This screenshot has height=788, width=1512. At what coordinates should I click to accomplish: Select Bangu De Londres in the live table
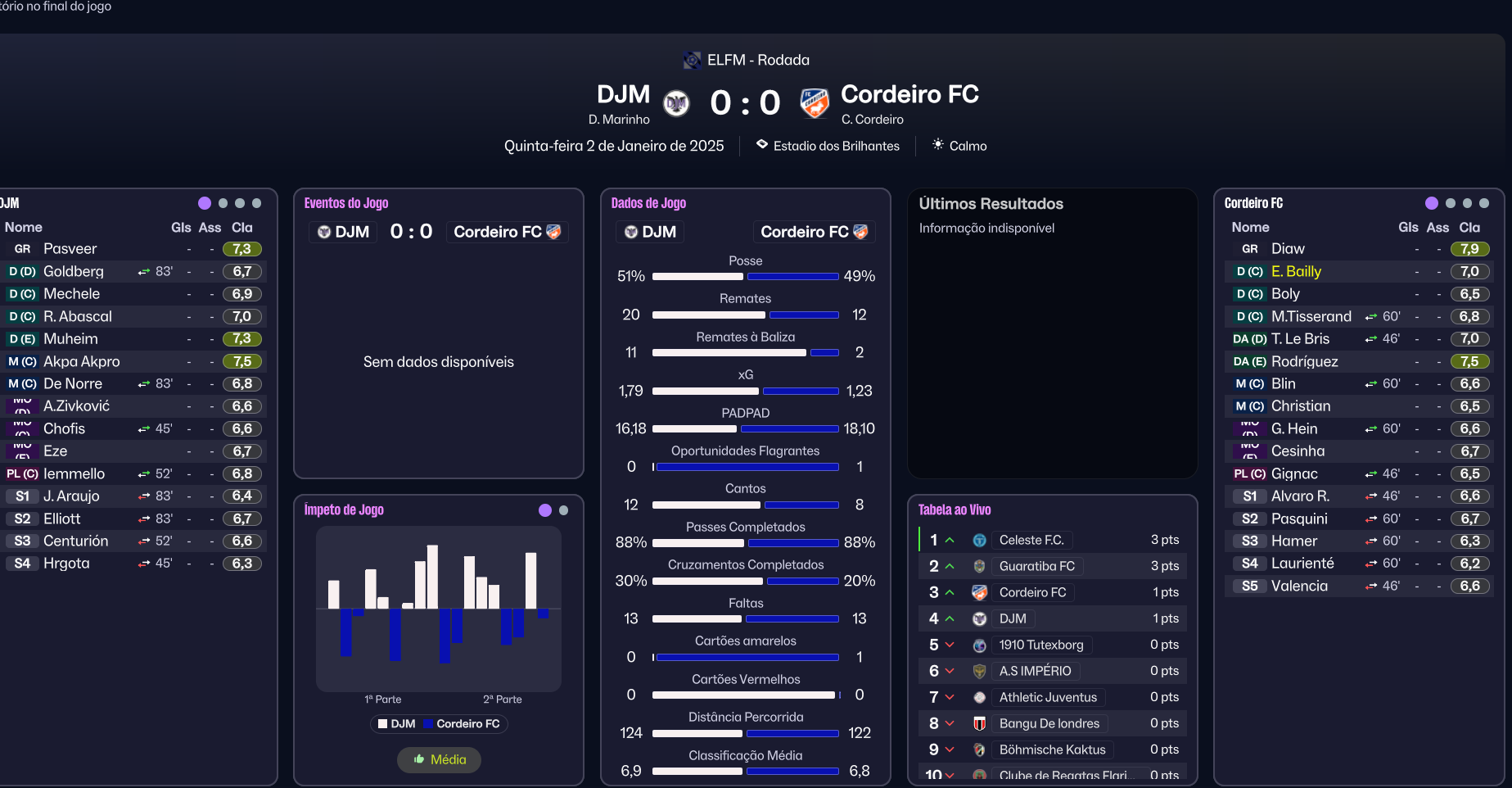pos(1049,723)
